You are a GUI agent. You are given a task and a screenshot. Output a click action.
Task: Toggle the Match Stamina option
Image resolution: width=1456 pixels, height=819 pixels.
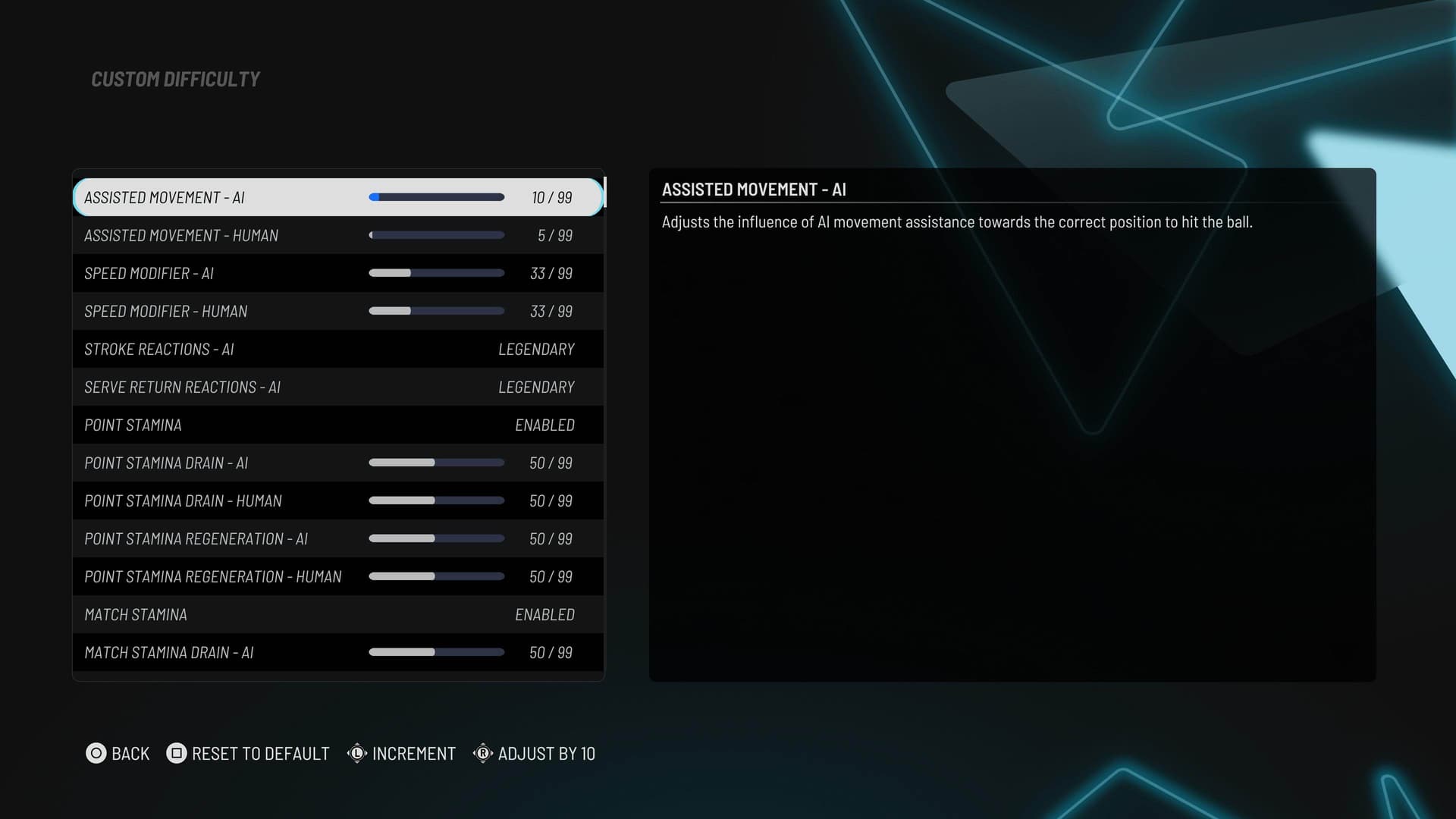click(x=544, y=614)
